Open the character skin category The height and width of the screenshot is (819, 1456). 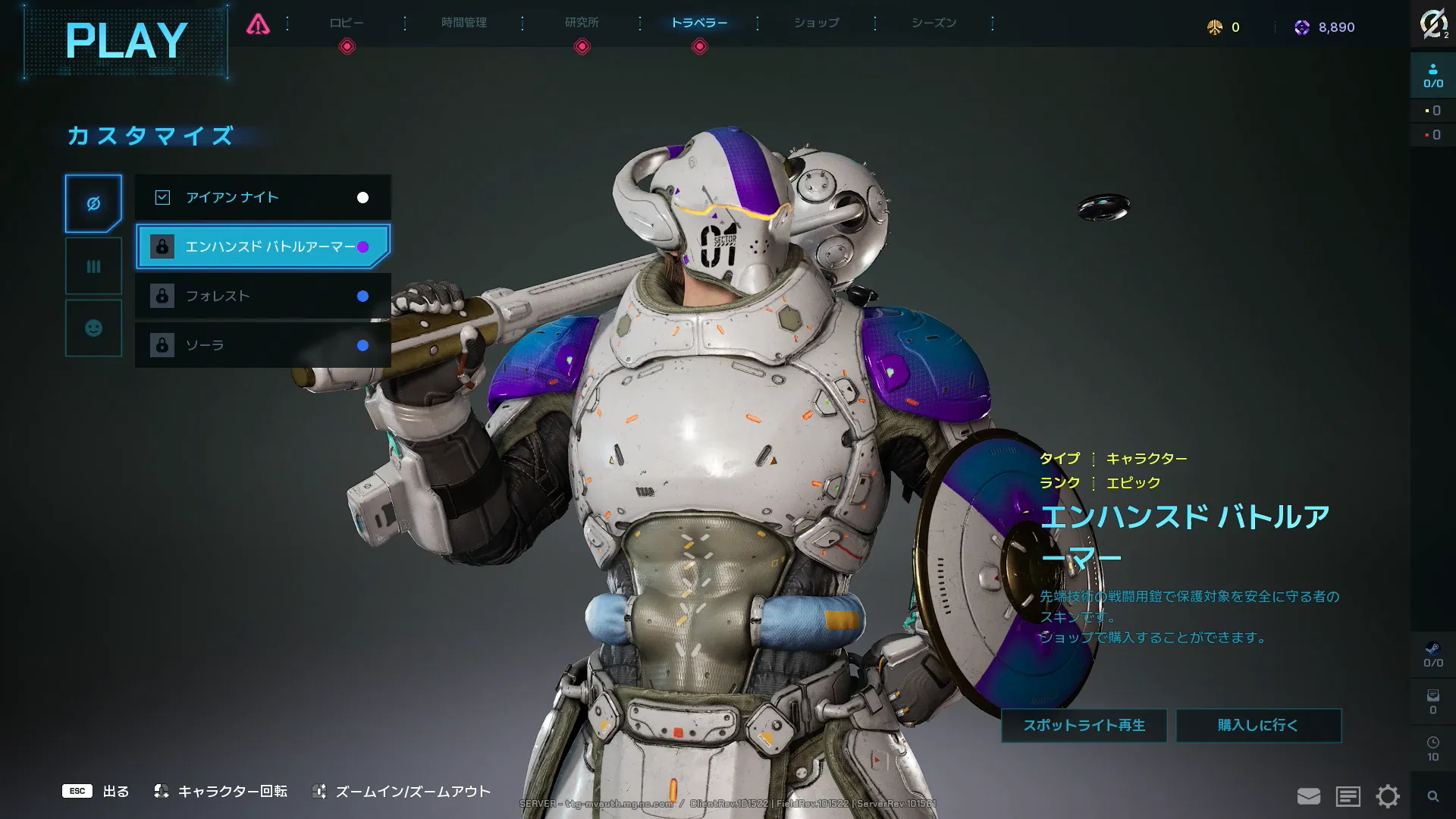tap(93, 203)
